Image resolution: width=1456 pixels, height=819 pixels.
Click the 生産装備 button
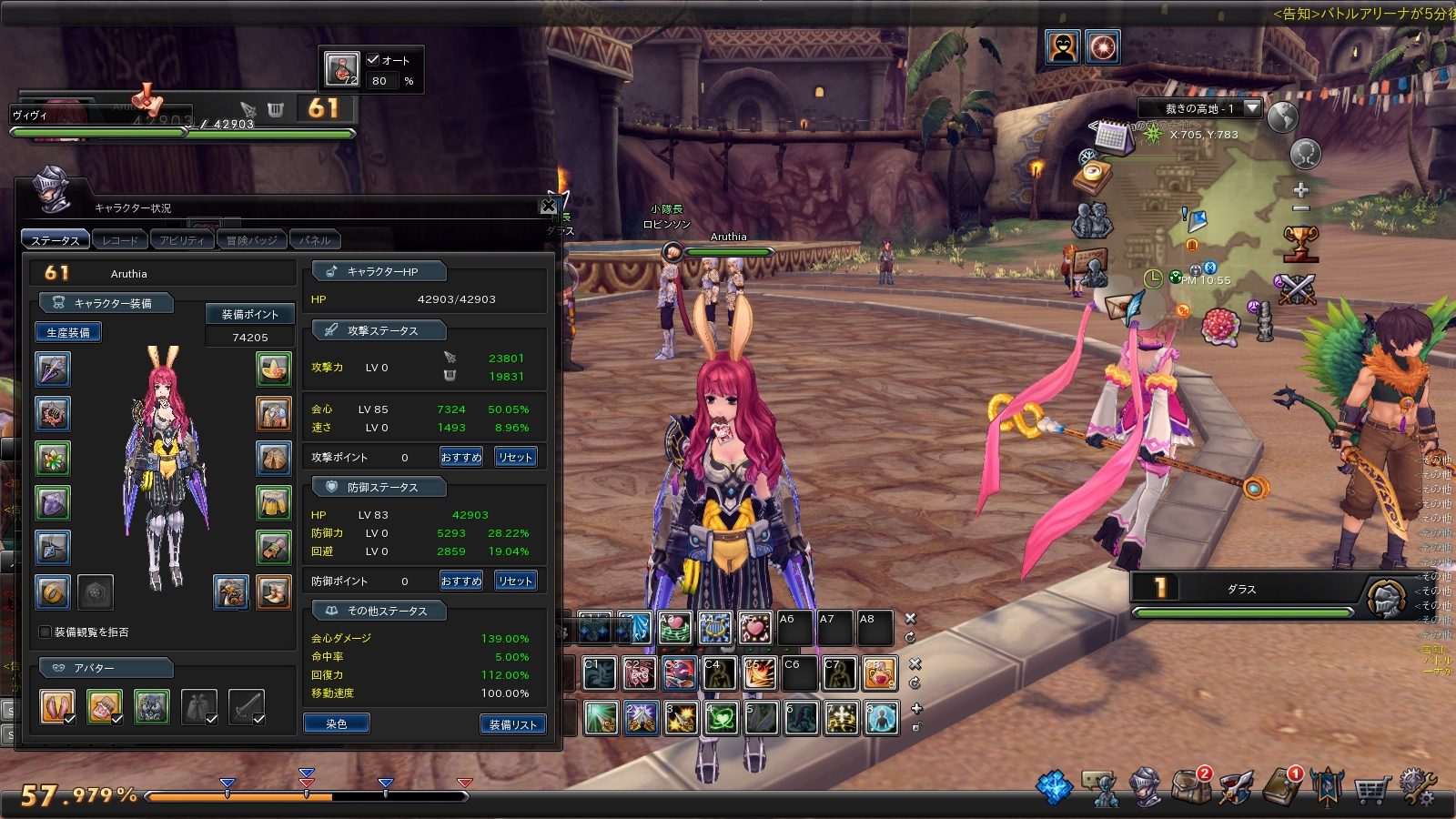click(68, 333)
